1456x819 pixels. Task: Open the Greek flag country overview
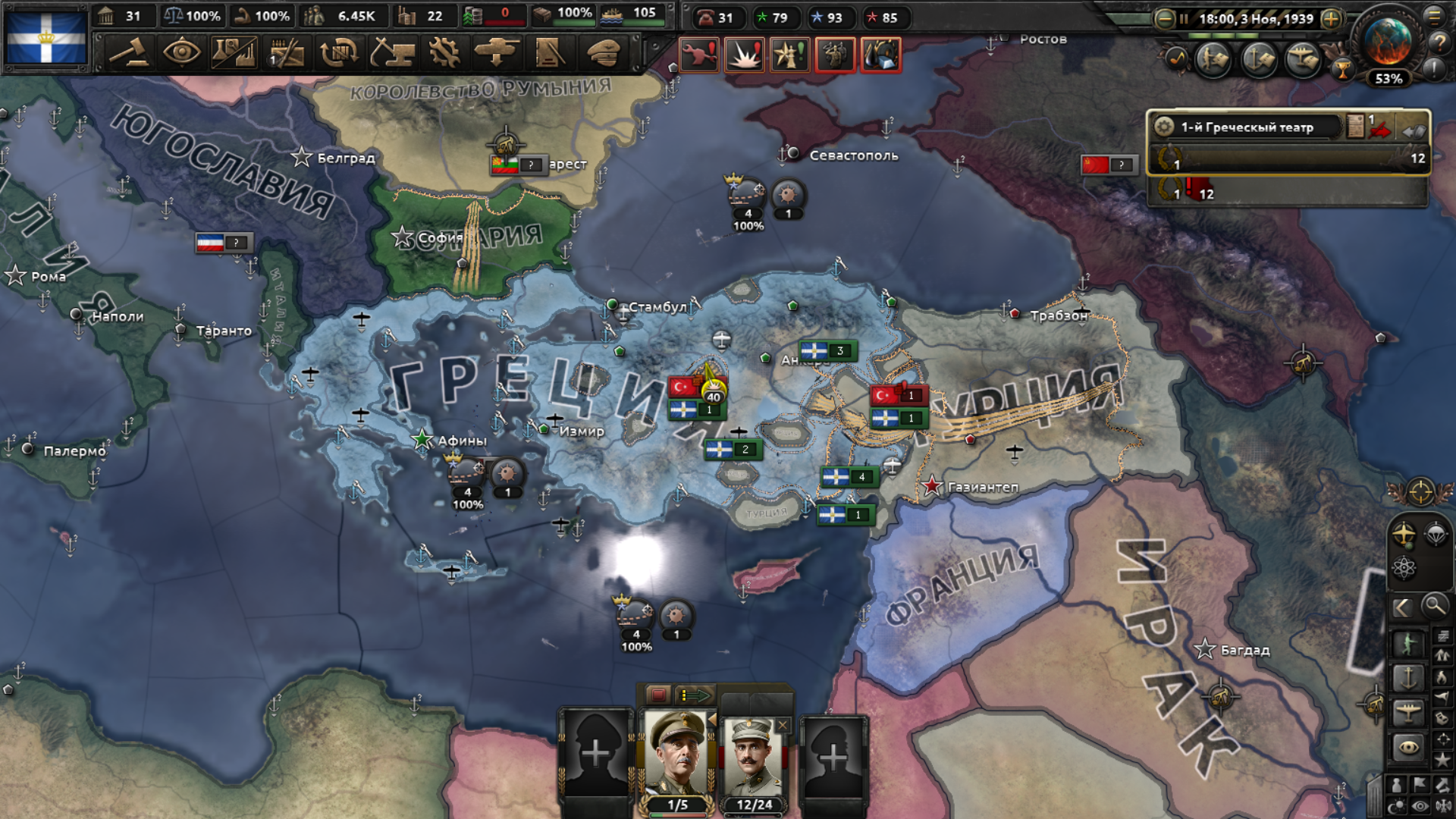[x=46, y=36]
